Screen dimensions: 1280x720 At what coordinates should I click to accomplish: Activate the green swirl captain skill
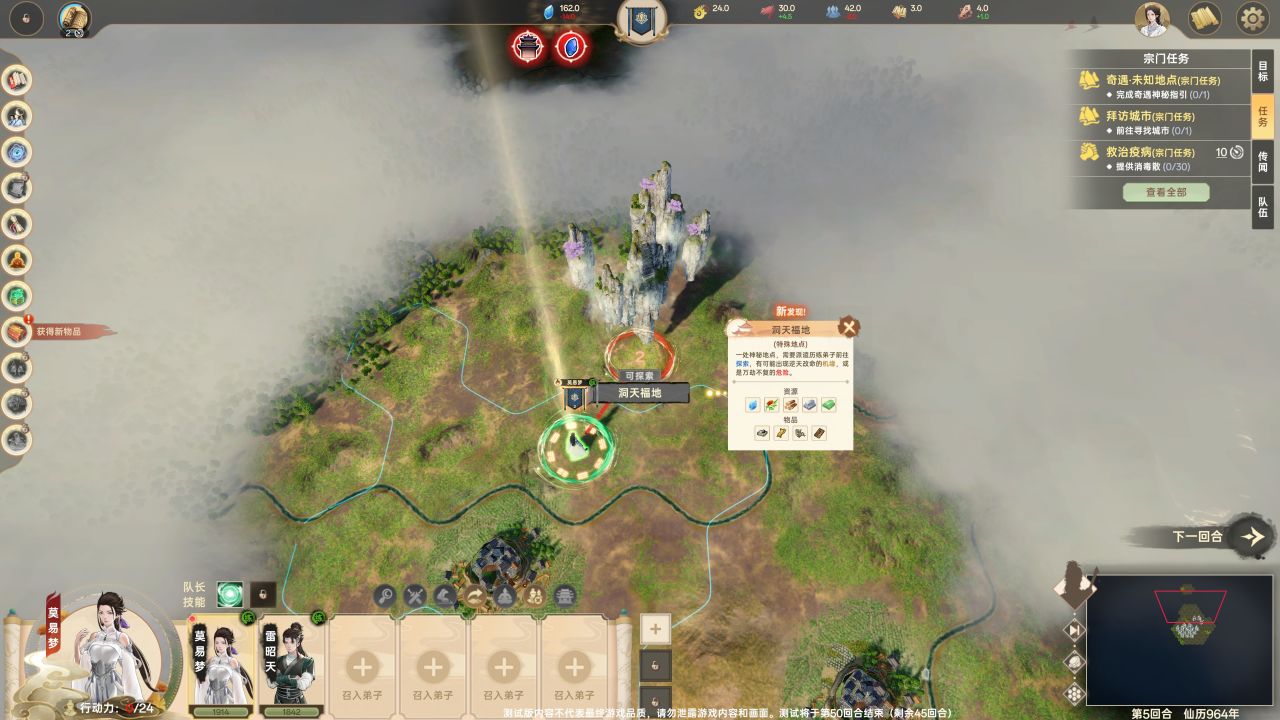click(x=230, y=594)
